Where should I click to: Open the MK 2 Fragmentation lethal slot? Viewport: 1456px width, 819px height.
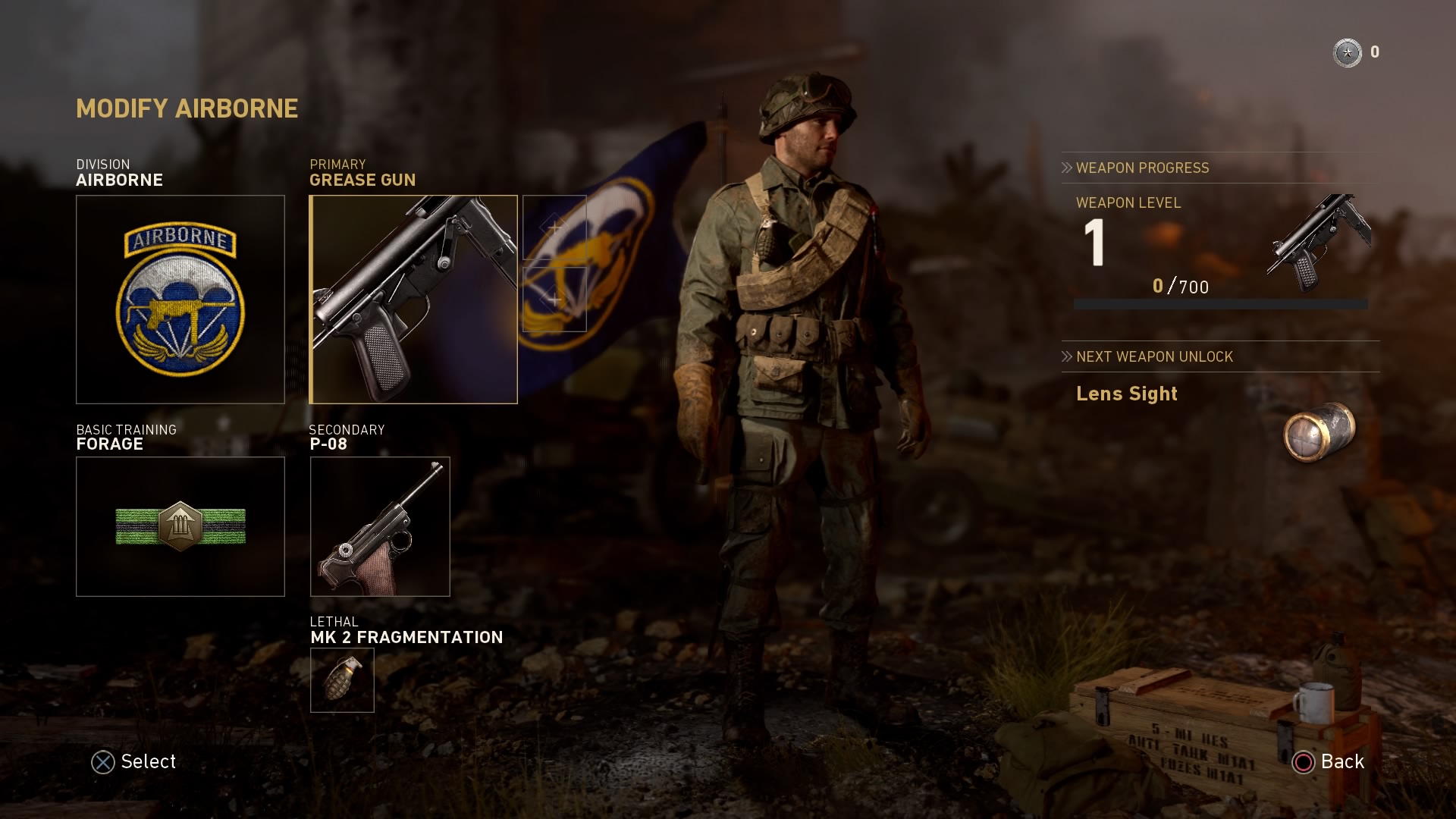click(x=342, y=680)
